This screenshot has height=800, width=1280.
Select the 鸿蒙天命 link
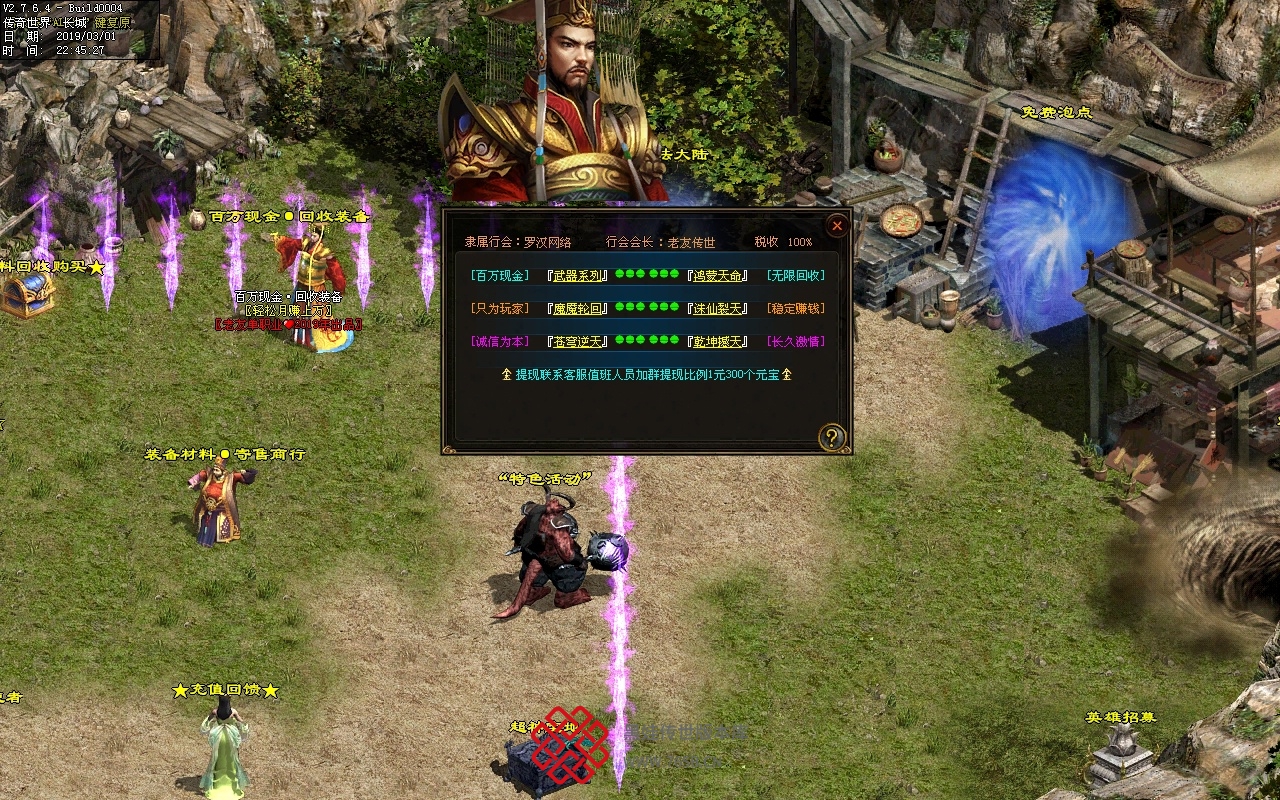[x=718, y=276]
